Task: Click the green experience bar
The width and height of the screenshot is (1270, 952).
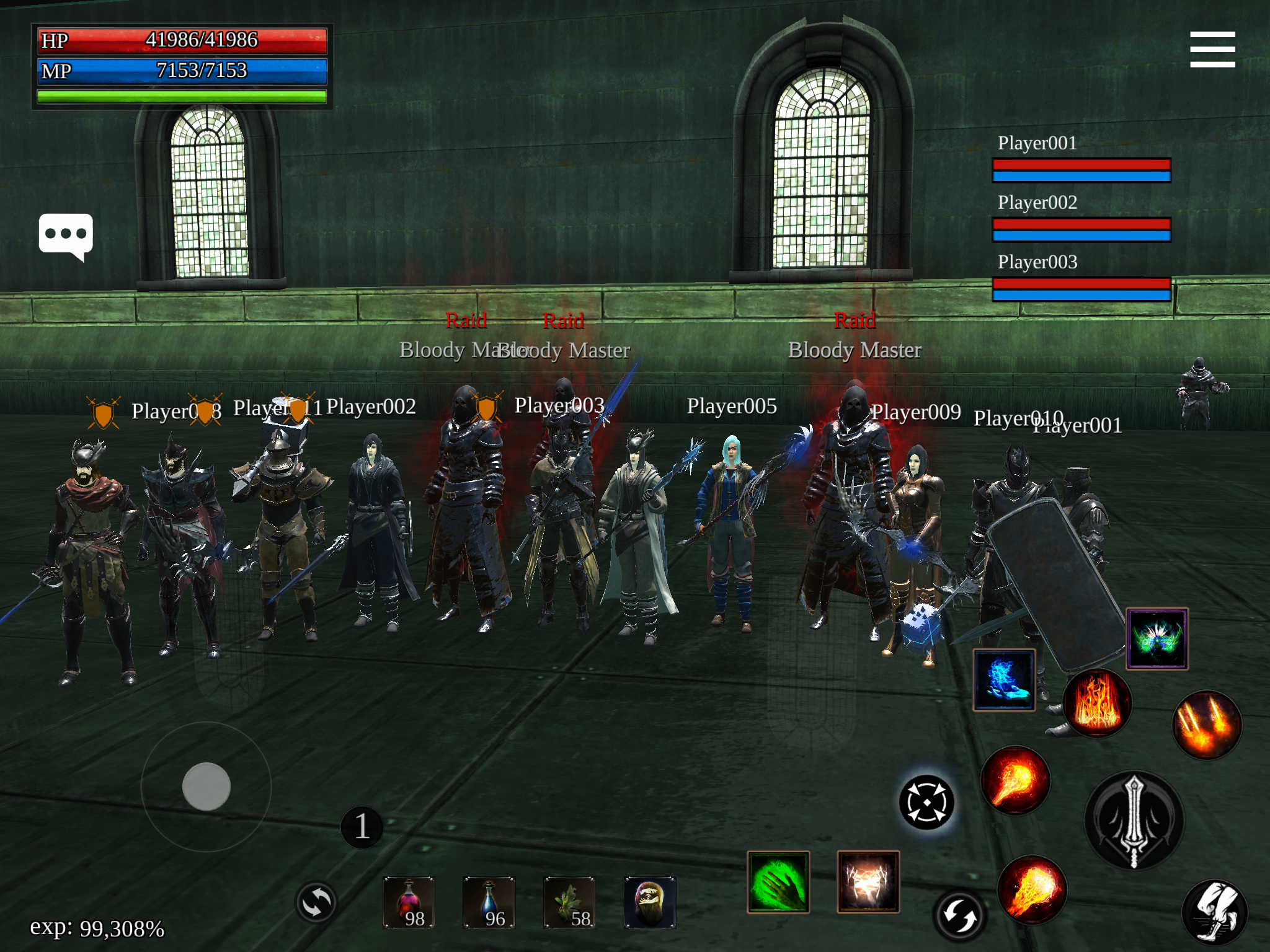Action: (x=182, y=95)
